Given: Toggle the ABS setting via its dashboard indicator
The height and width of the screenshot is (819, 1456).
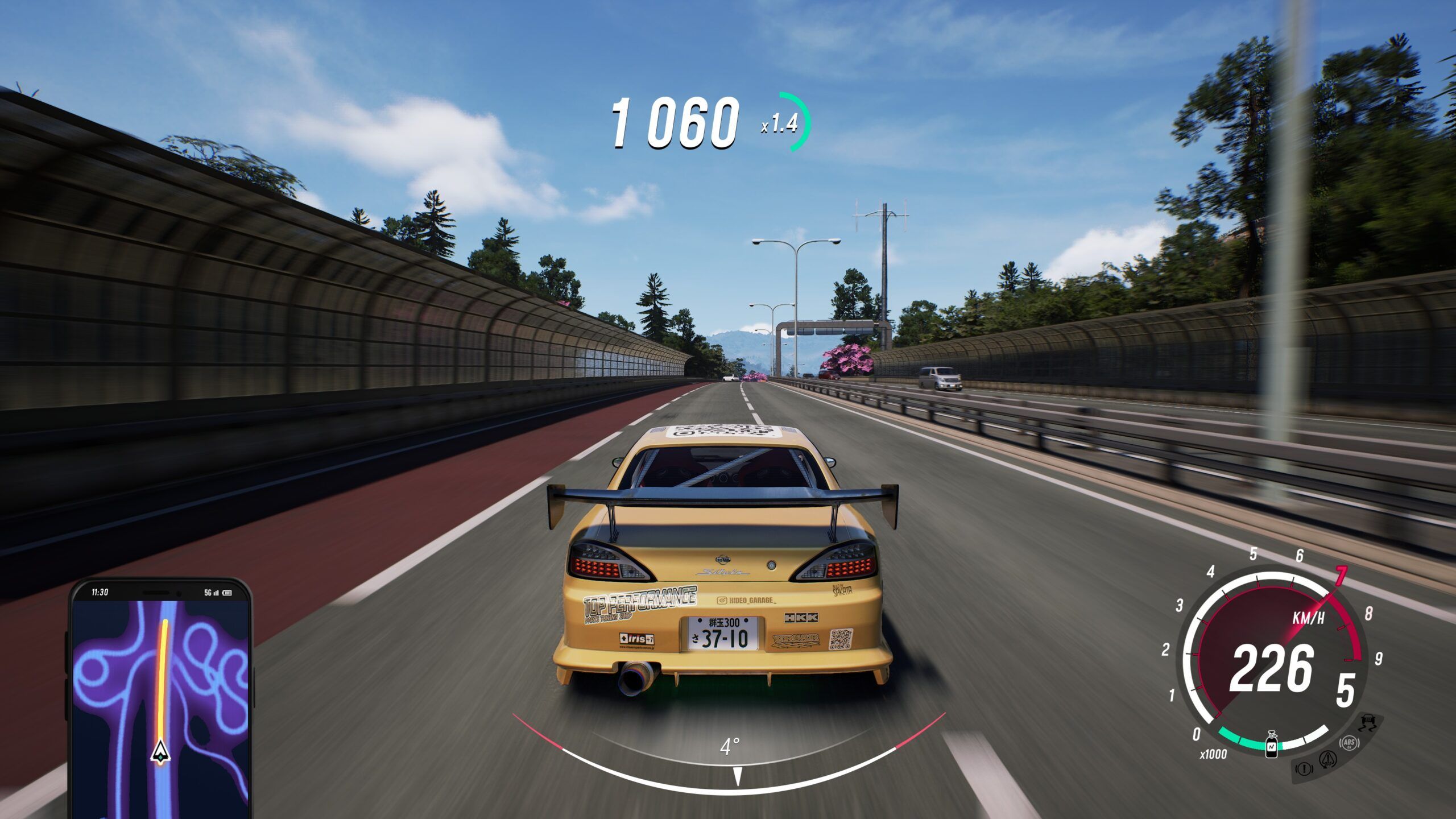Looking at the screenshot, I should pos(1350,743).
